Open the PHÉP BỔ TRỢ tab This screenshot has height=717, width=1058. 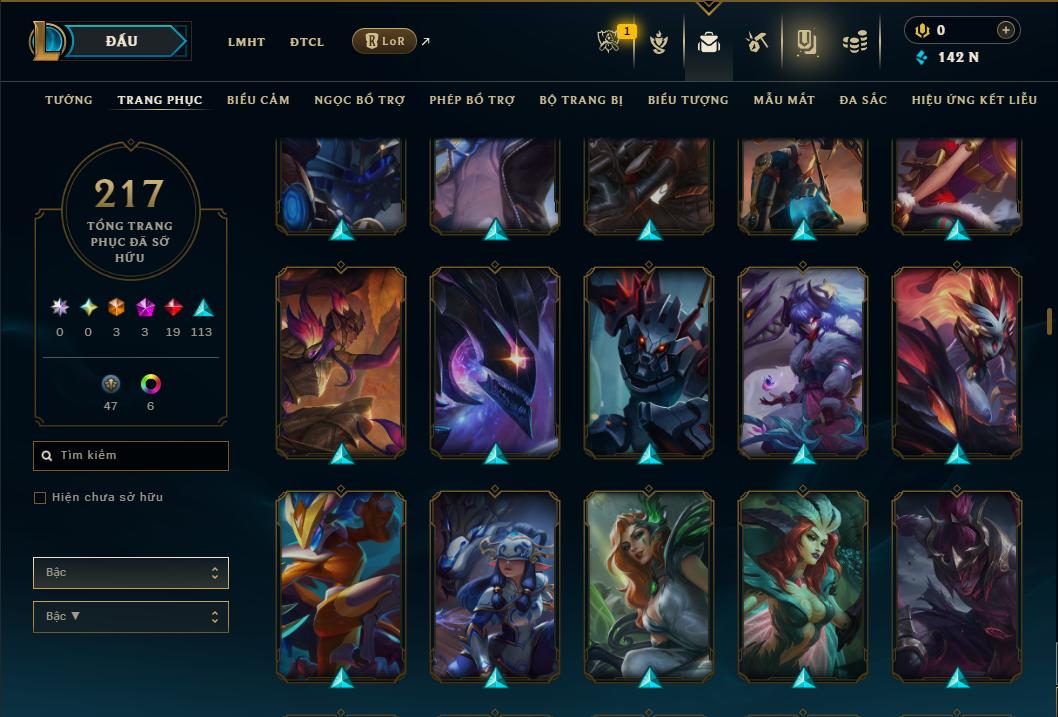click(x=472, y=100)
